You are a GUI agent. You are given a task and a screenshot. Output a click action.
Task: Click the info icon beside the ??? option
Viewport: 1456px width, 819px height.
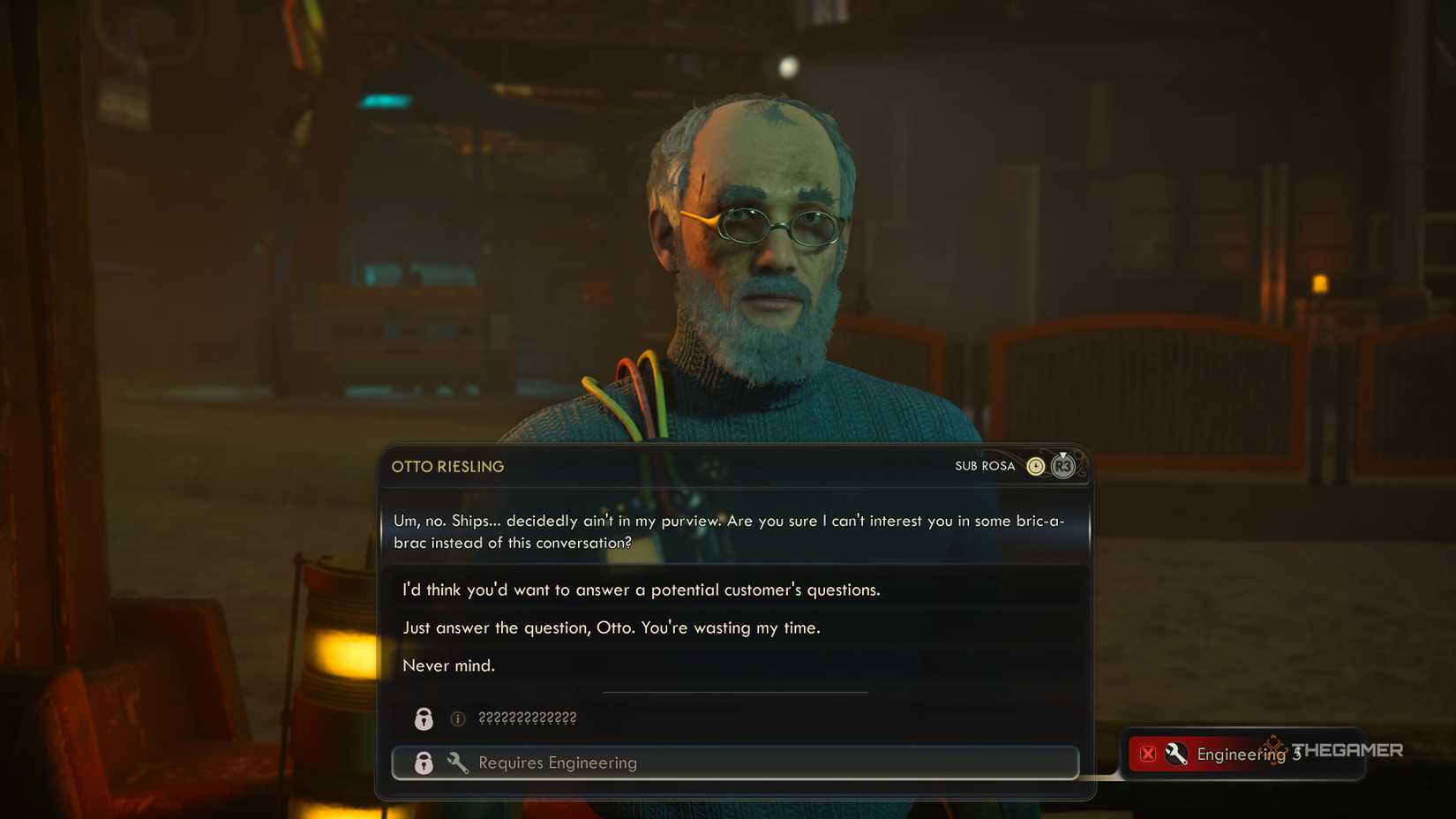click(456, 718)
